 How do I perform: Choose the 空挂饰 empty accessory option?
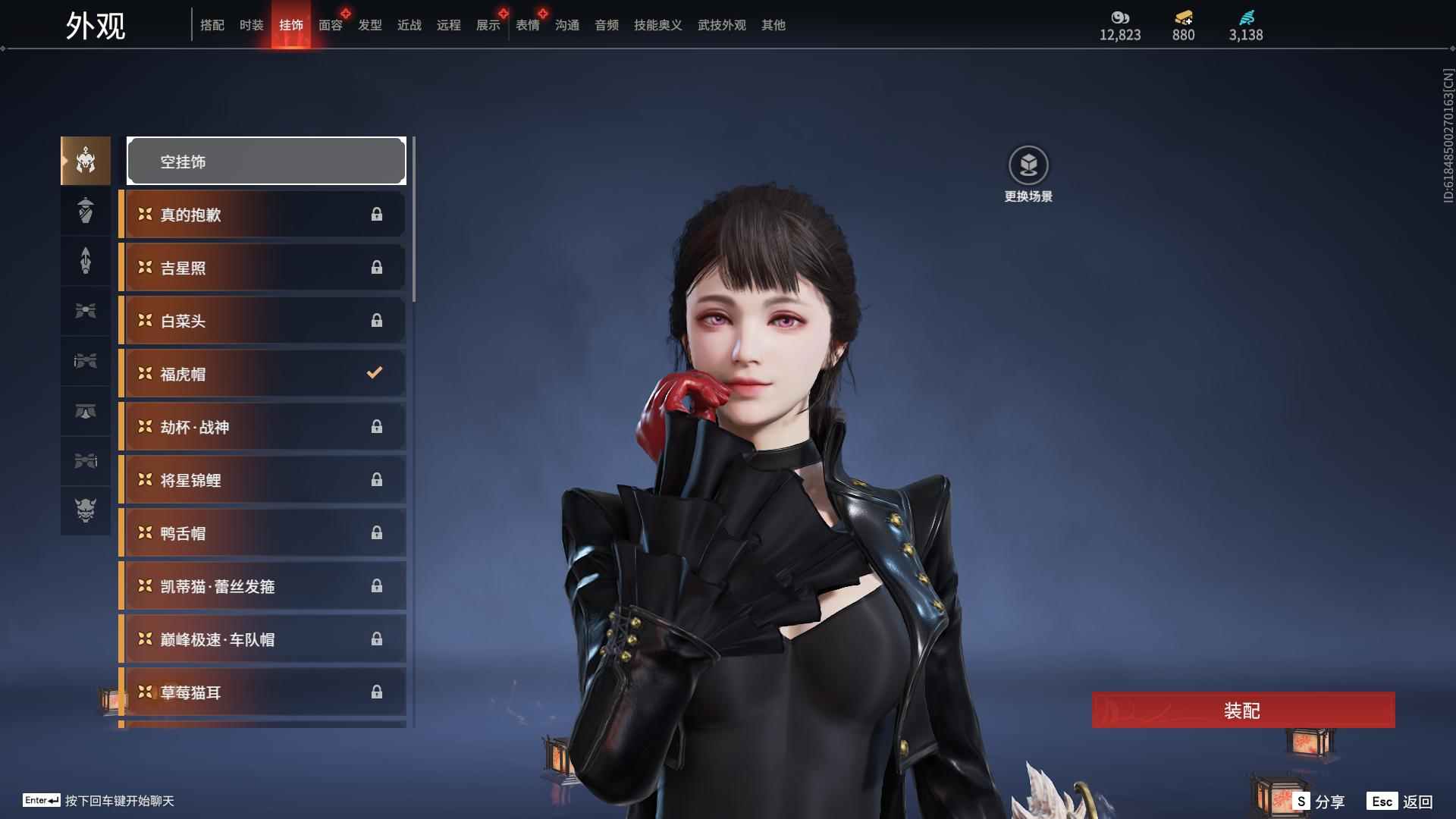266,162
